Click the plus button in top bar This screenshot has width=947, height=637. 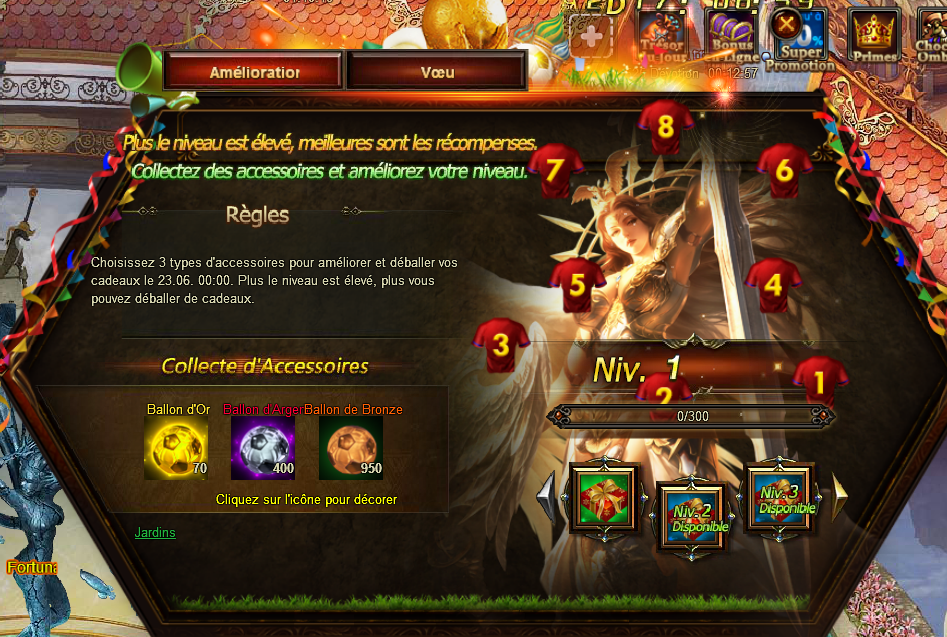[x=590, y=37]
